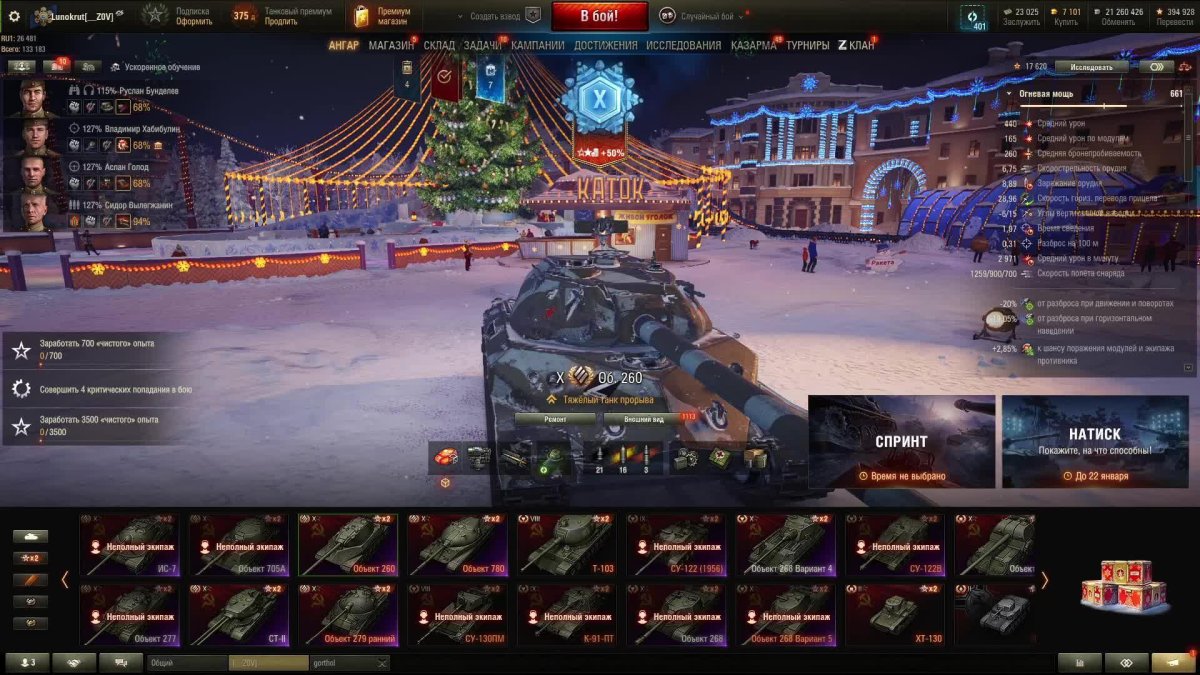Open the Премиум магазин
The image size is (1200, 675).
point(382,16)
